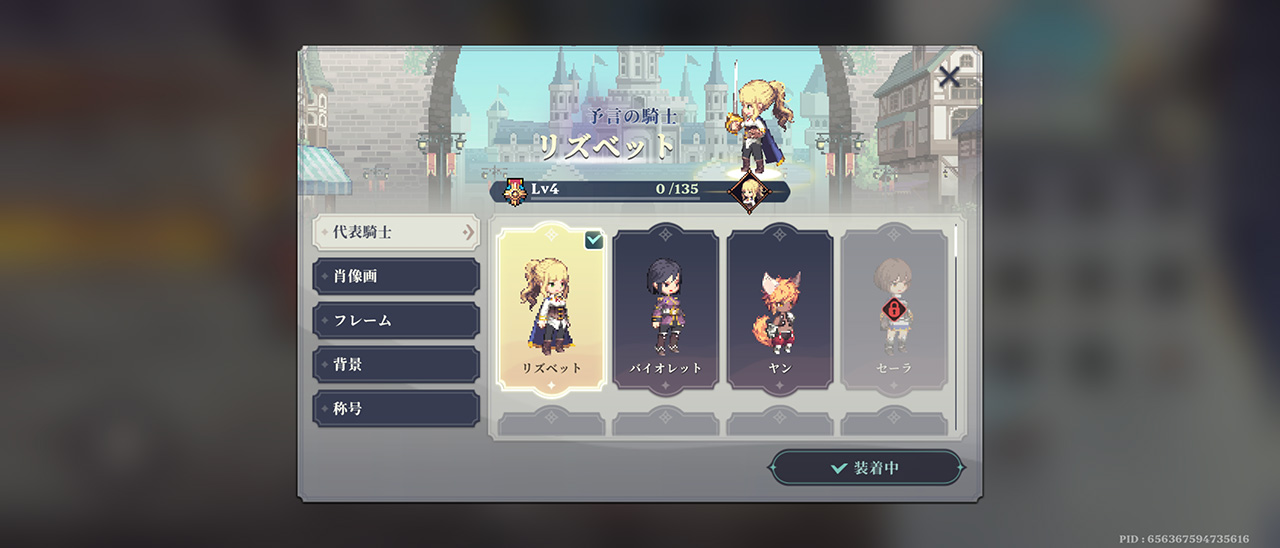This screenshot has height=548, width=1280.
Task: Click the 装着中 equipped button
Action: coord(866,468)
